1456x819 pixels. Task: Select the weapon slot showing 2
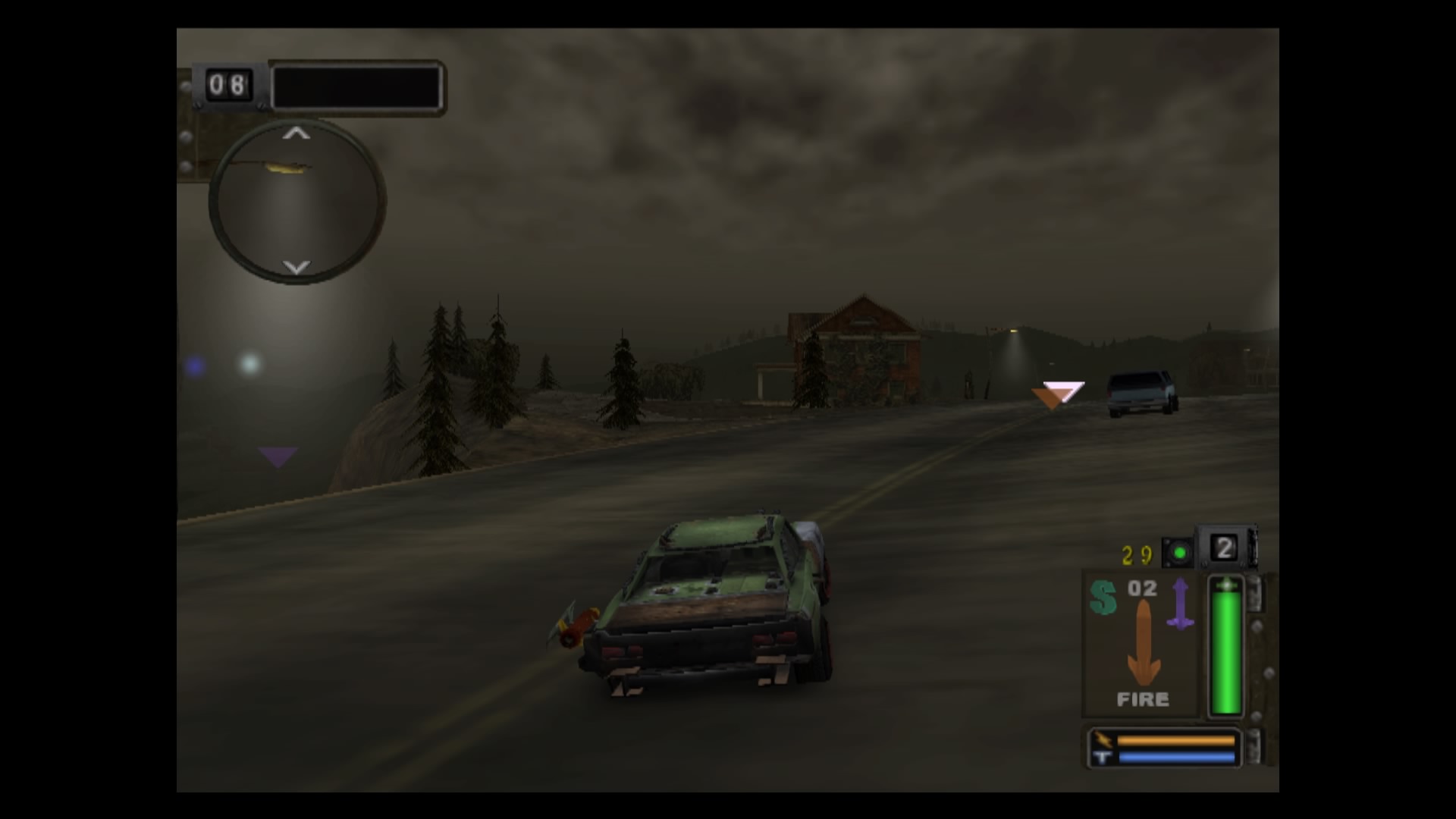(1226, 548)
